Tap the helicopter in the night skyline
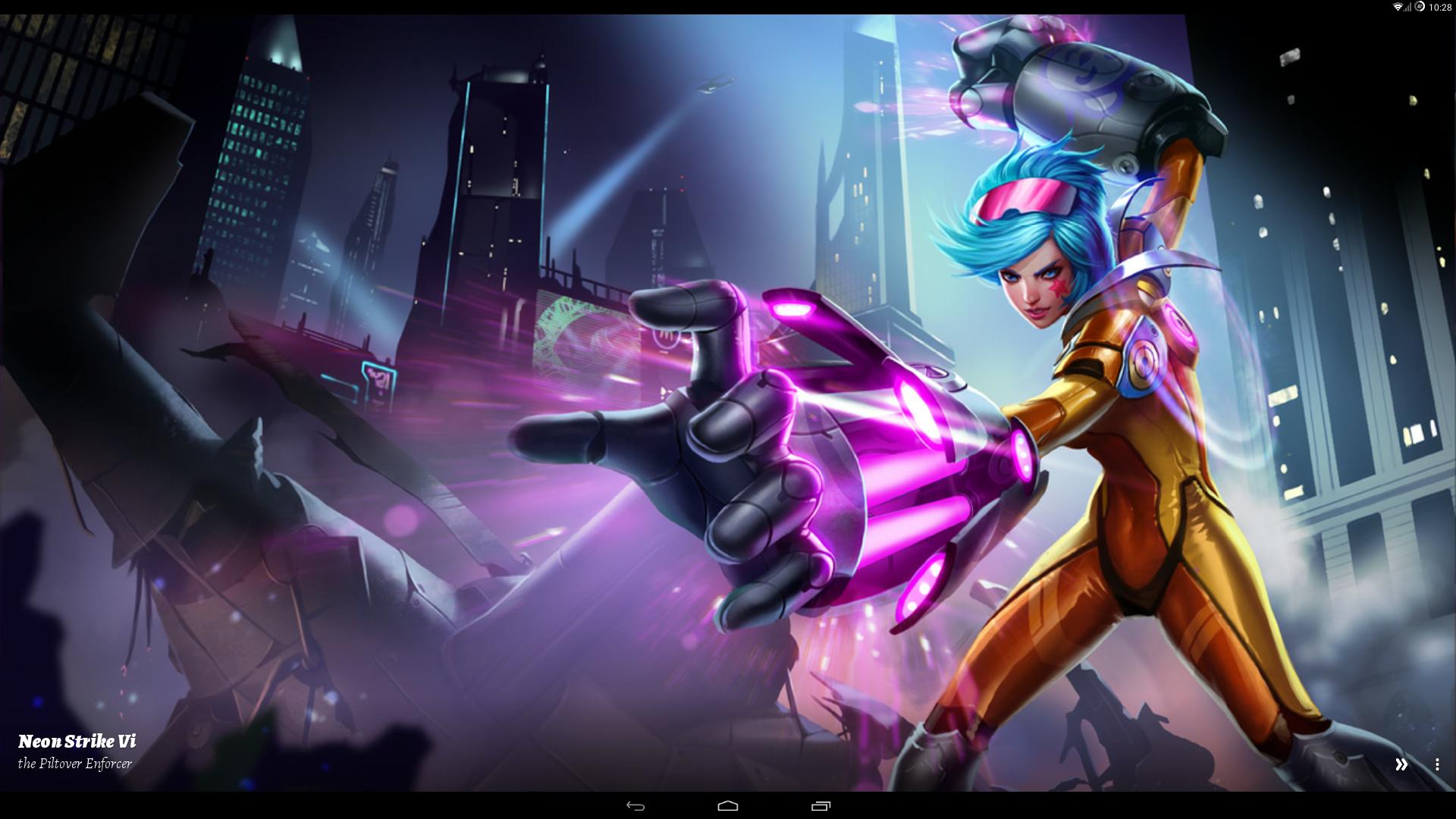The width and height of the screenshot is (1456, 819). 717,83
